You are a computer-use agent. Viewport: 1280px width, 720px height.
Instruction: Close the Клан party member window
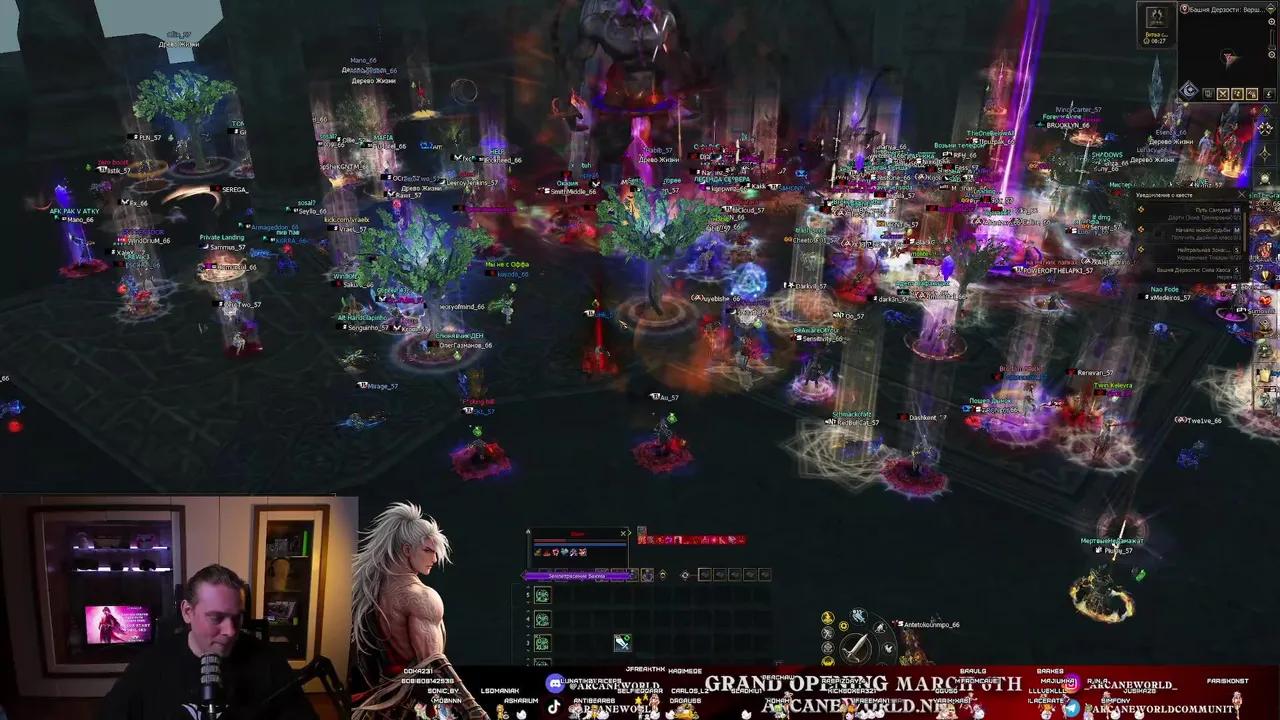[625, 533]
